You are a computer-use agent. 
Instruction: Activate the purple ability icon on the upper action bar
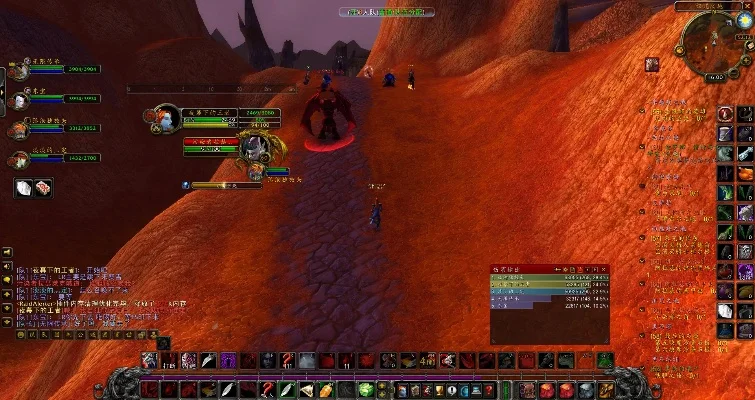(x=229, y=361)
